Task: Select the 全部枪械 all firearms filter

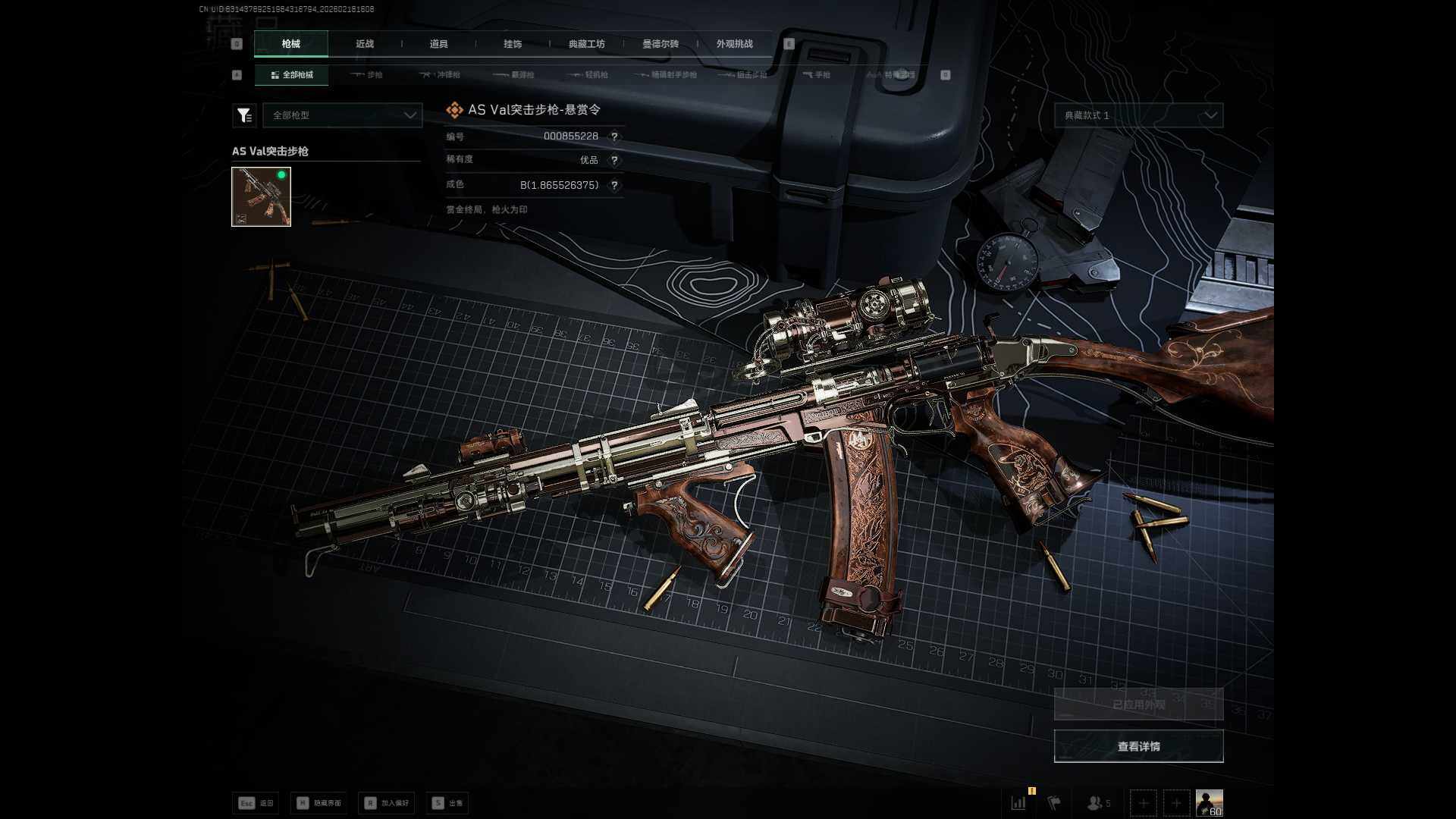Action: click(292, 75)
